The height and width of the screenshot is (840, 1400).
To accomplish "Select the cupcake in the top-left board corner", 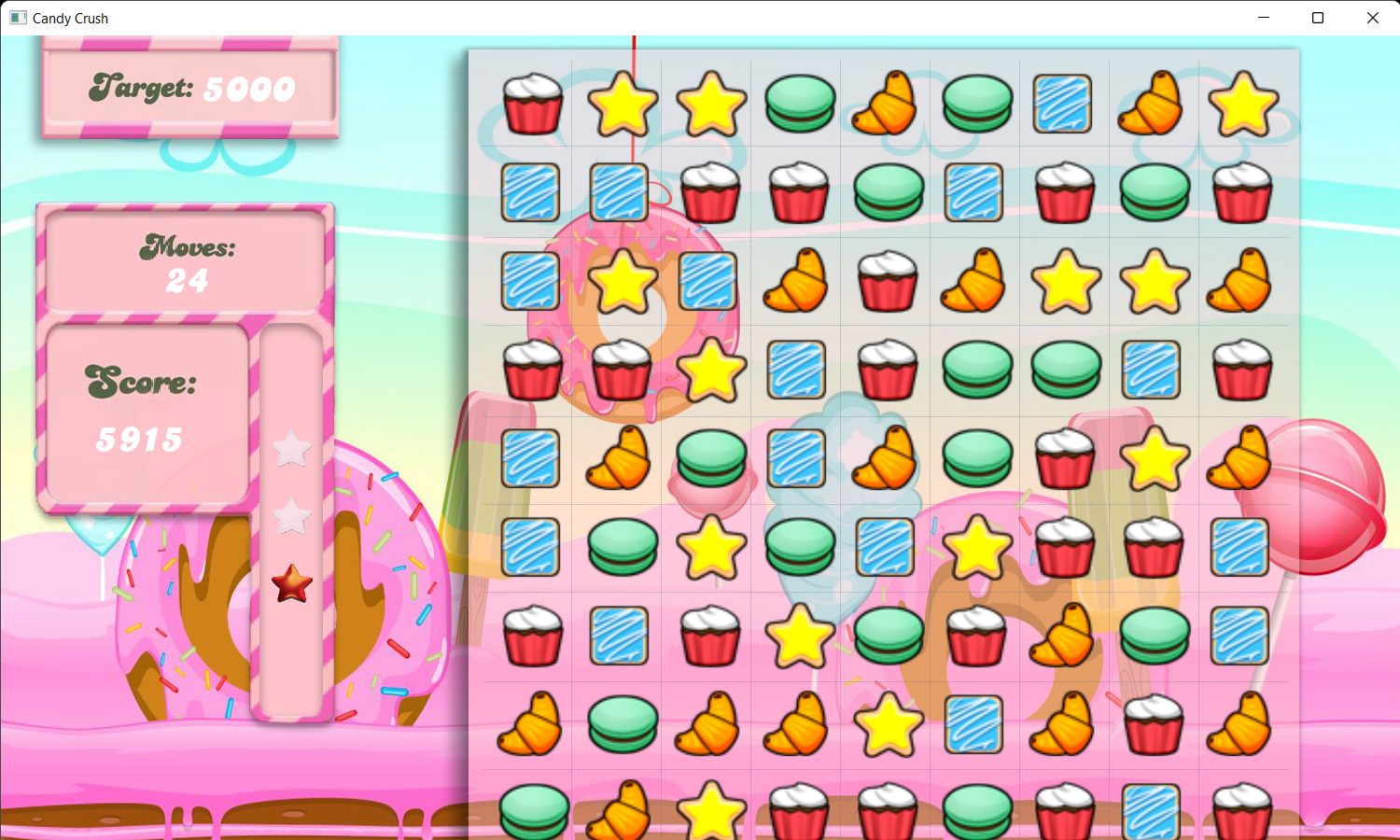I will (532, 103).
